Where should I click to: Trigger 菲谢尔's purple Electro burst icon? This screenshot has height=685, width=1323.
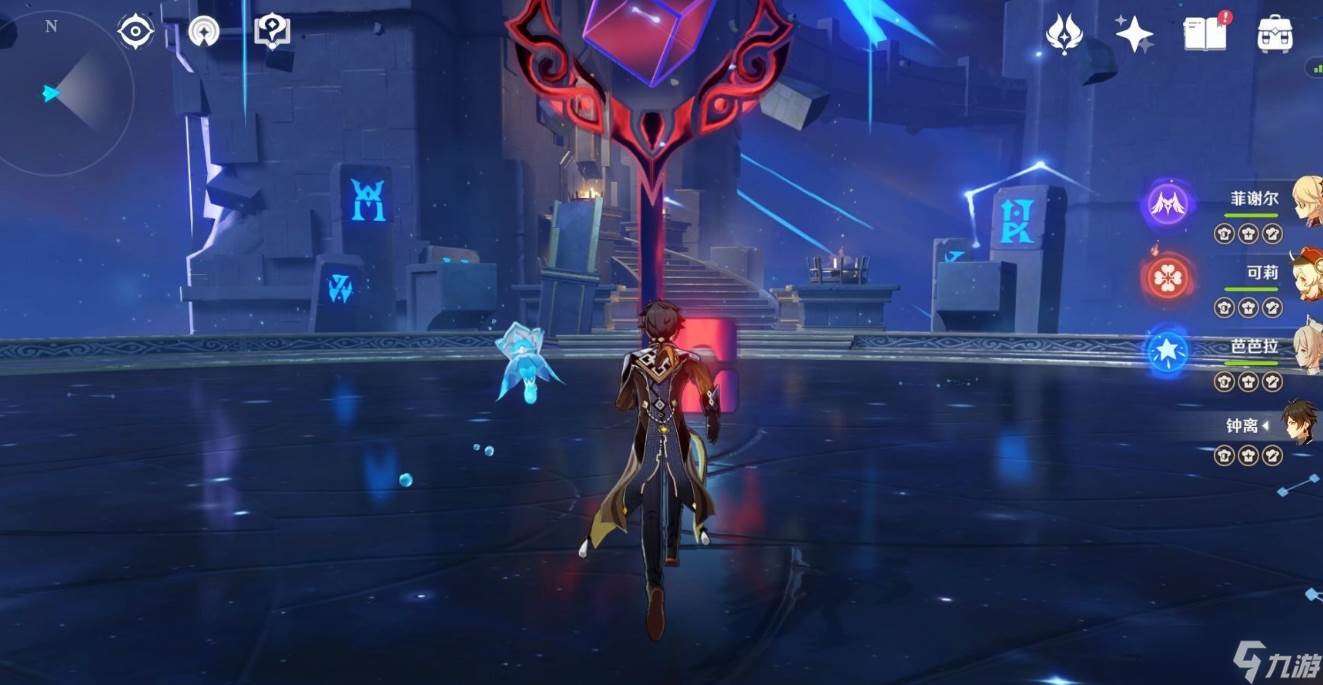(x=1166, y=205)
